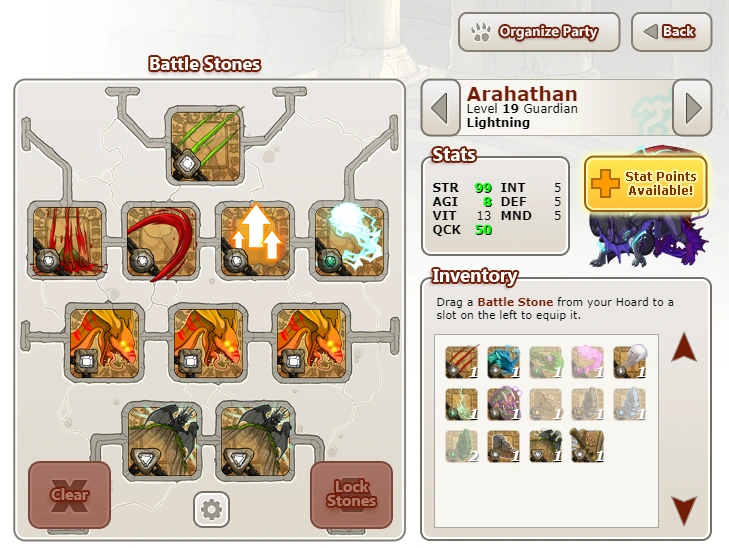The image size is (729, 548).
Task: Open battle stone settings gear
Action: (210, 510)
